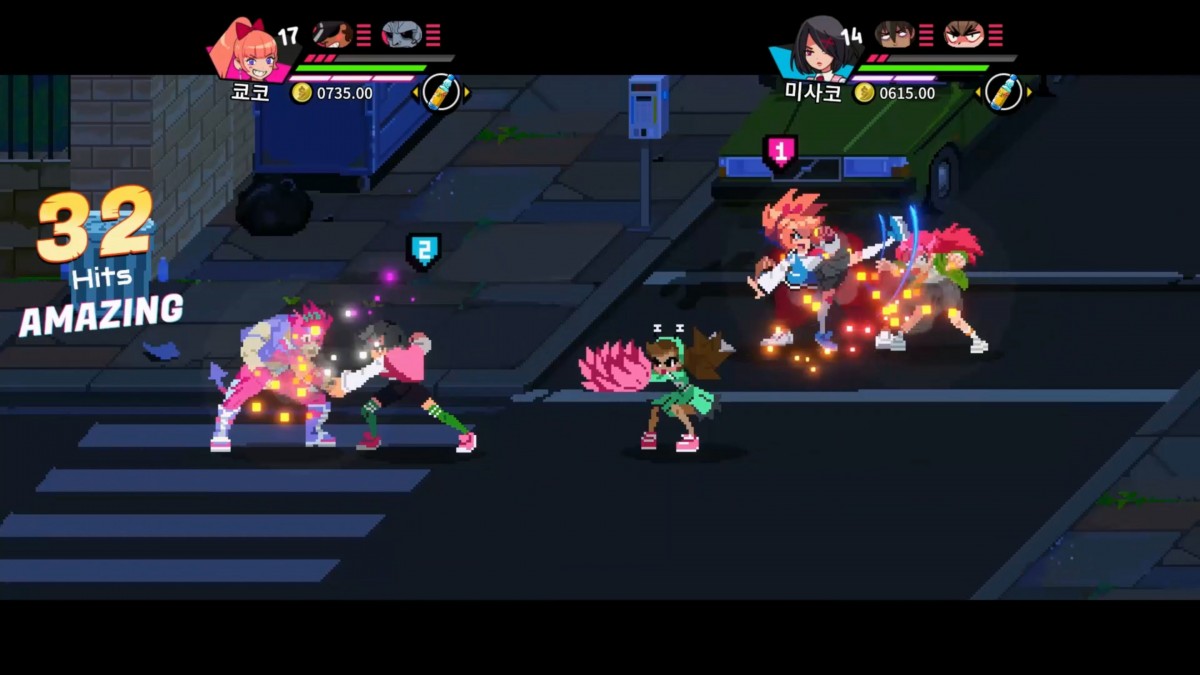Use Kyoko's soda bottle quick item
Image resolution: width=1200 pixels, height=675 pixels.
point(441,92)
